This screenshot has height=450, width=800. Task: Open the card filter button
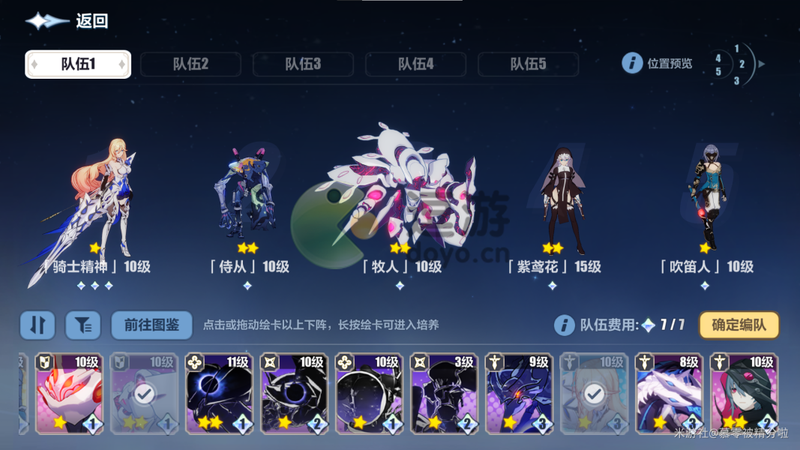(83, 324)
